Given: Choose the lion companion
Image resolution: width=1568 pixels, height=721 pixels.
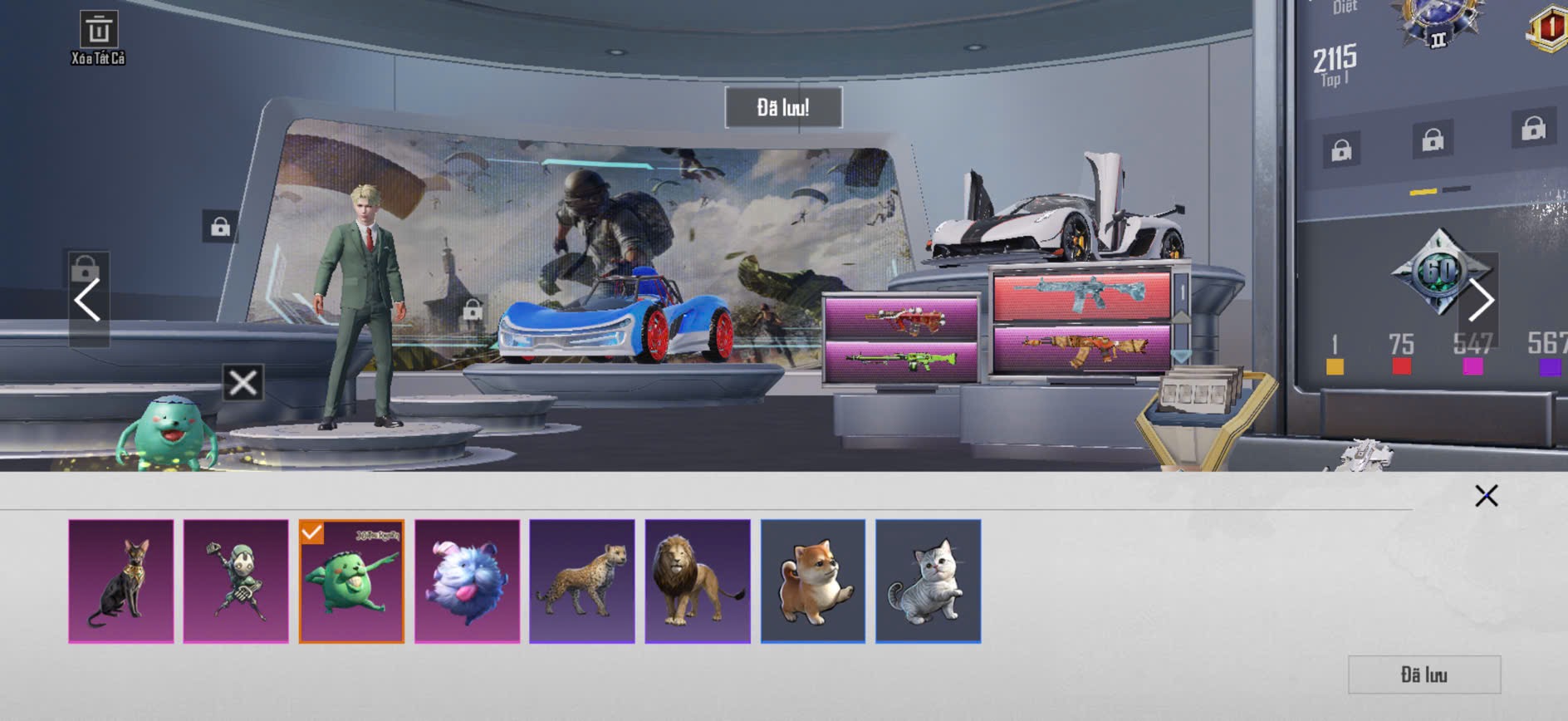Looking at the screenshot, I should click(698, 581).
